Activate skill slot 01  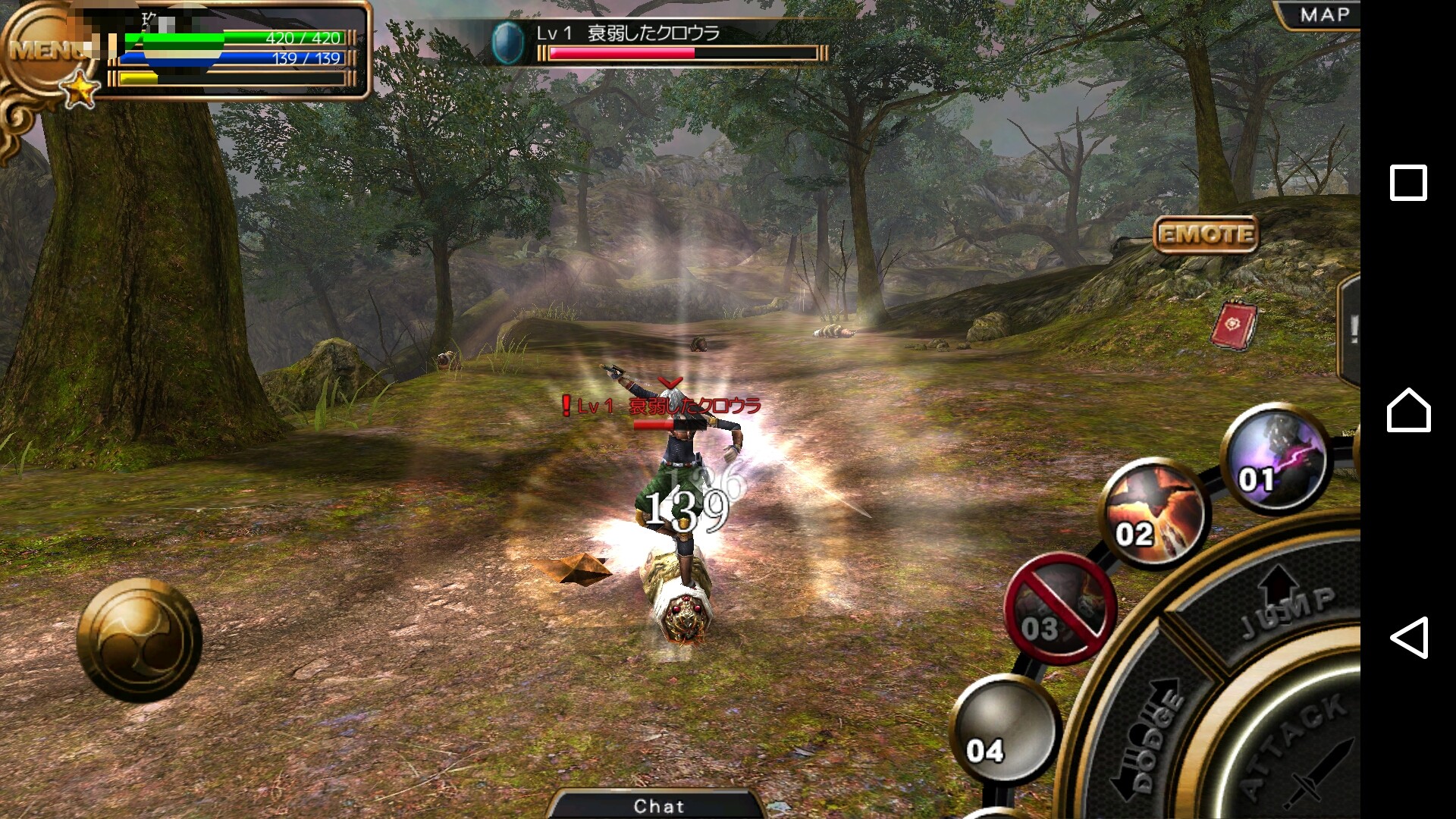point(1276,460)
